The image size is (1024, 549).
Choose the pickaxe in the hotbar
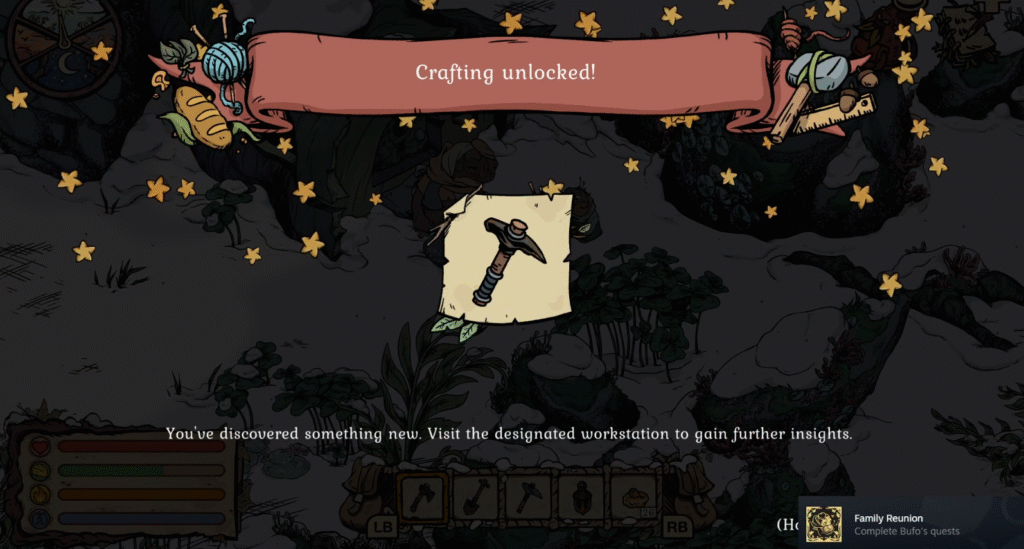coord(529,494)
